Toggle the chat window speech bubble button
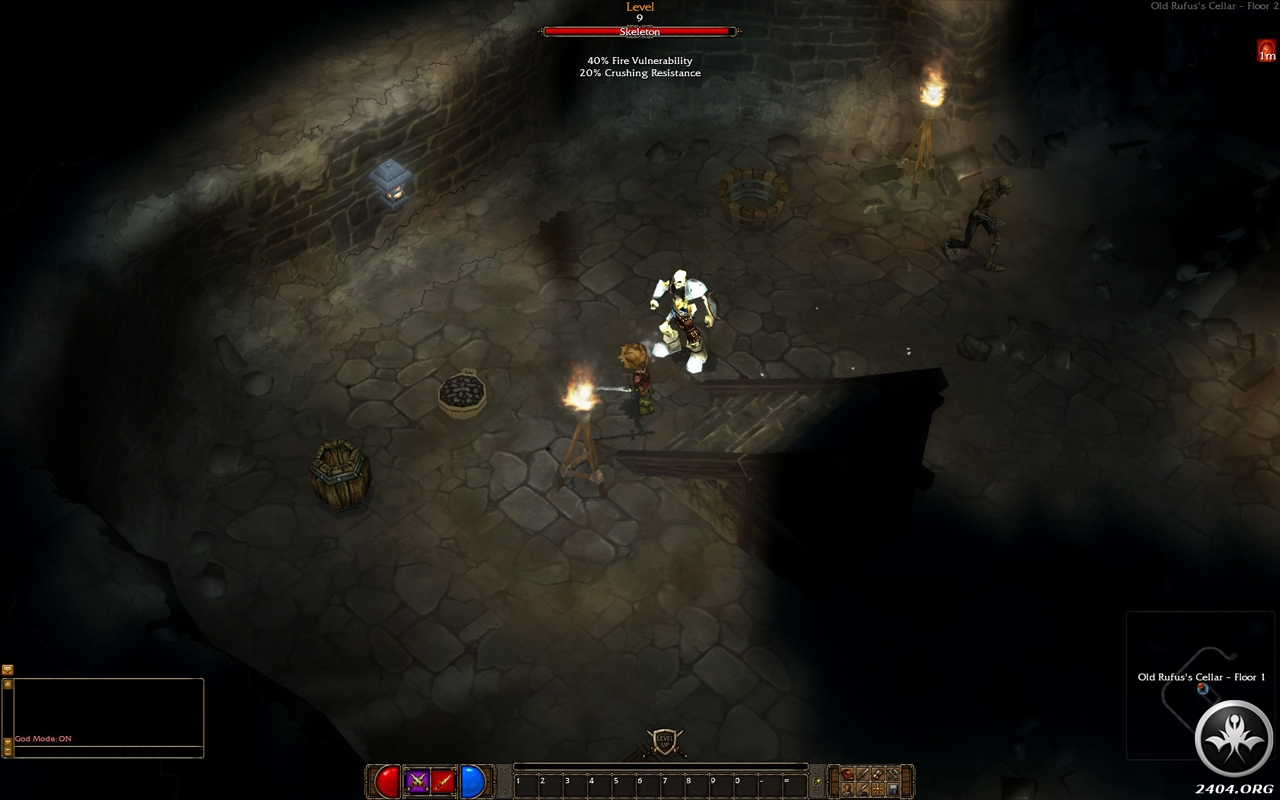1280x800 pixels. coord(8,670)
